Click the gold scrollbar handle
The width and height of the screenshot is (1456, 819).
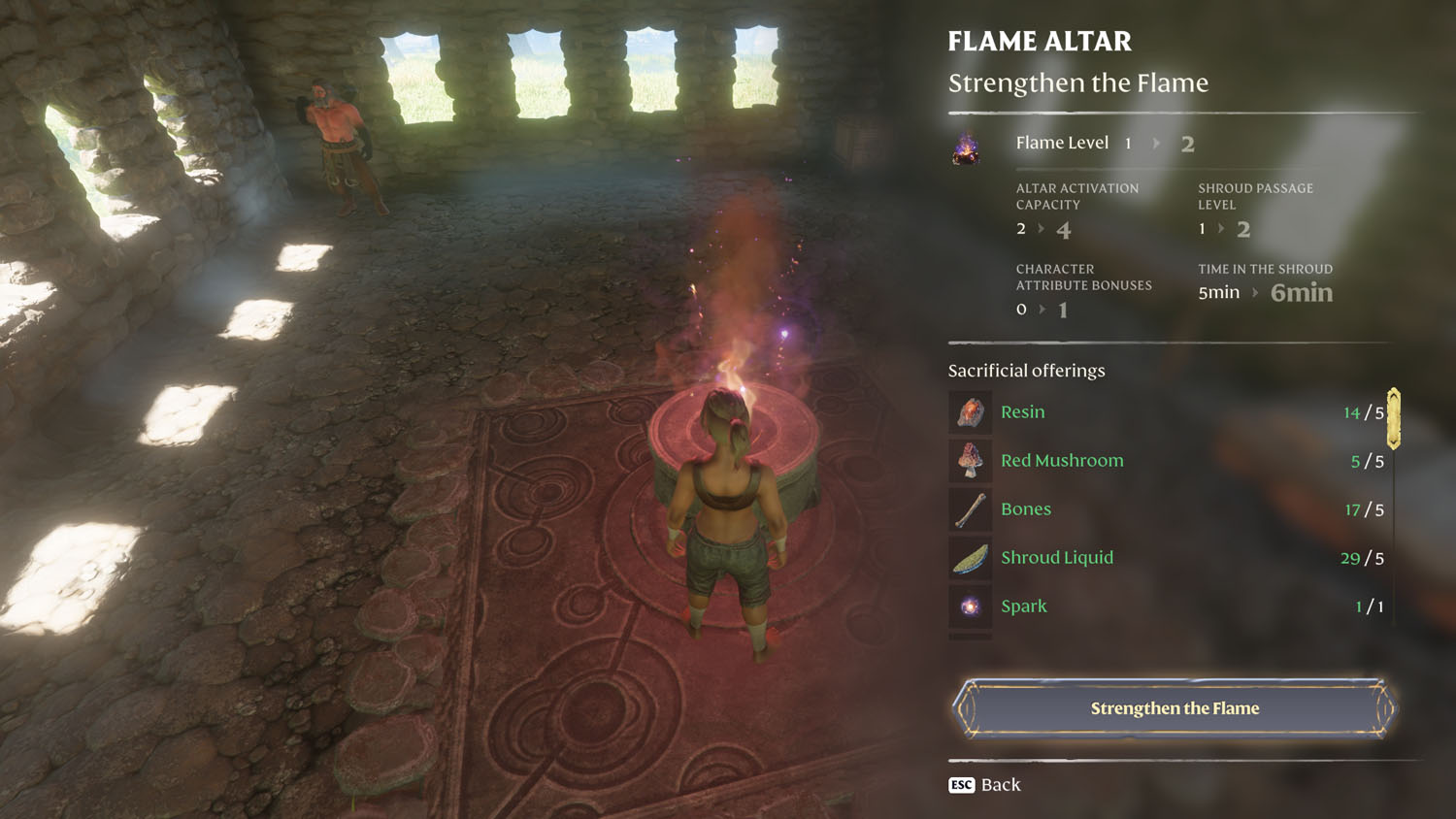pyautogui.click(x=1395, y=419)
